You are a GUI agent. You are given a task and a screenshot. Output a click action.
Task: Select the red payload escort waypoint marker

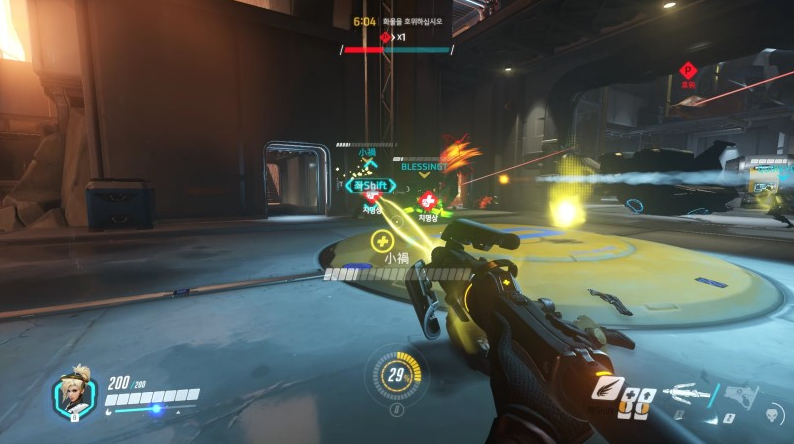pos(687,70)
